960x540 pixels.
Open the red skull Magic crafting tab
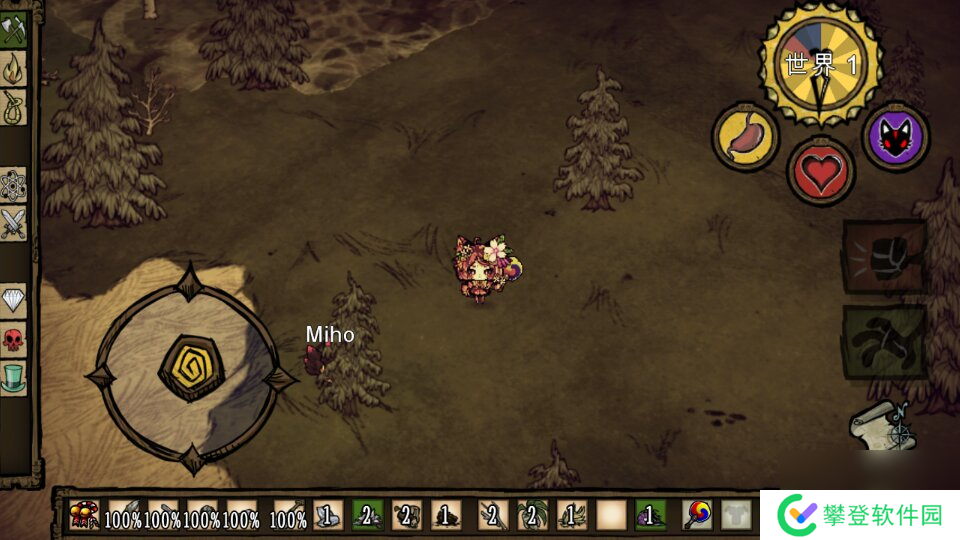click(x=13, y=339)
